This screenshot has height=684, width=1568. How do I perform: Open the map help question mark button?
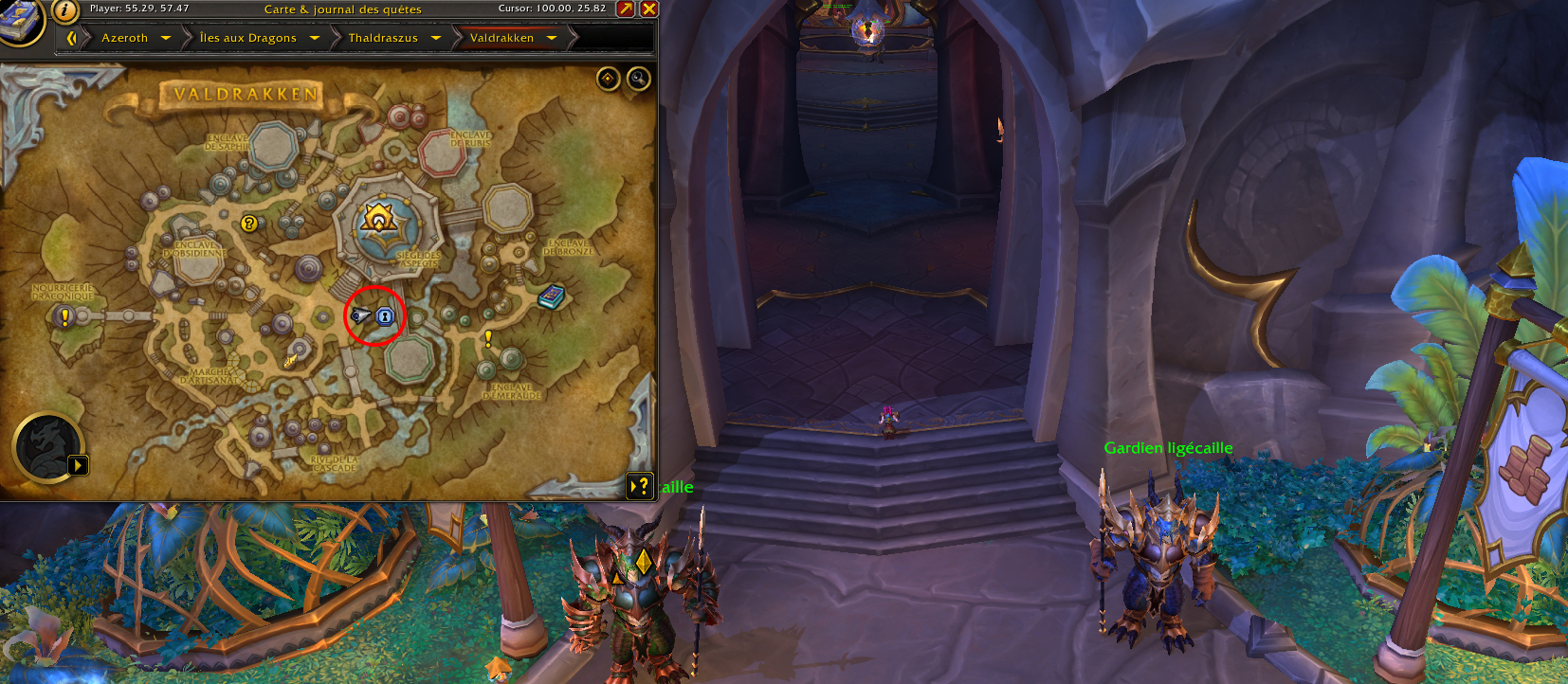point(641,486)
